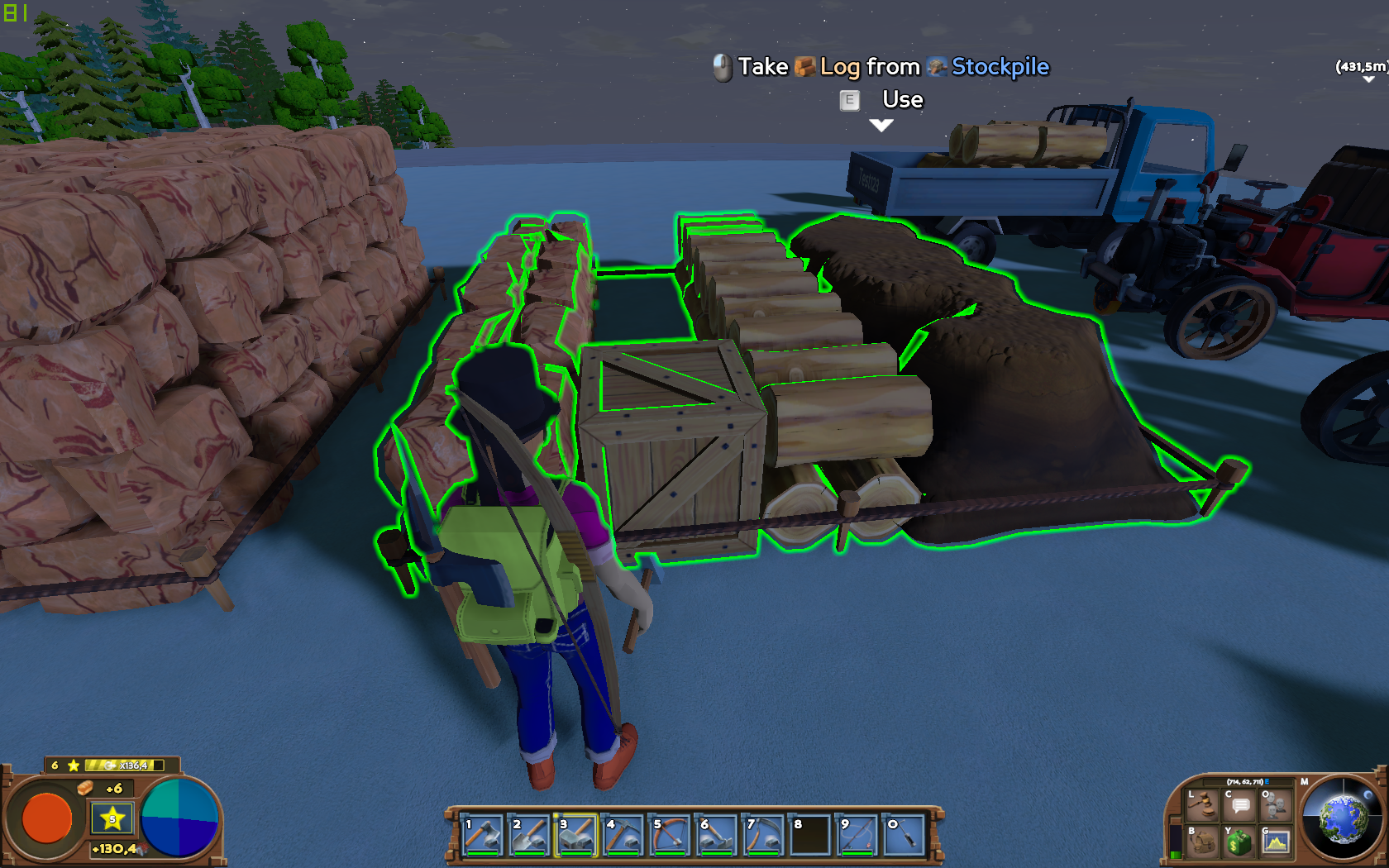Show the online players panel
The height and width of the screenshot is (868, 1389).
coord(1276,805)
